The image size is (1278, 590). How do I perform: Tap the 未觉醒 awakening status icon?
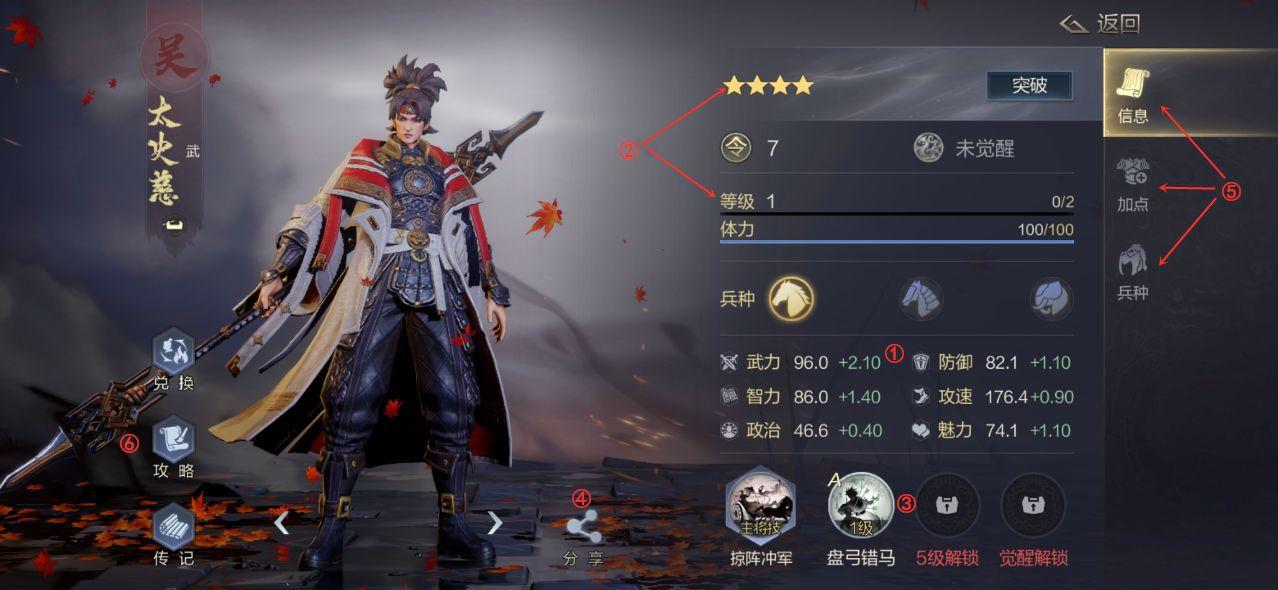928,149
